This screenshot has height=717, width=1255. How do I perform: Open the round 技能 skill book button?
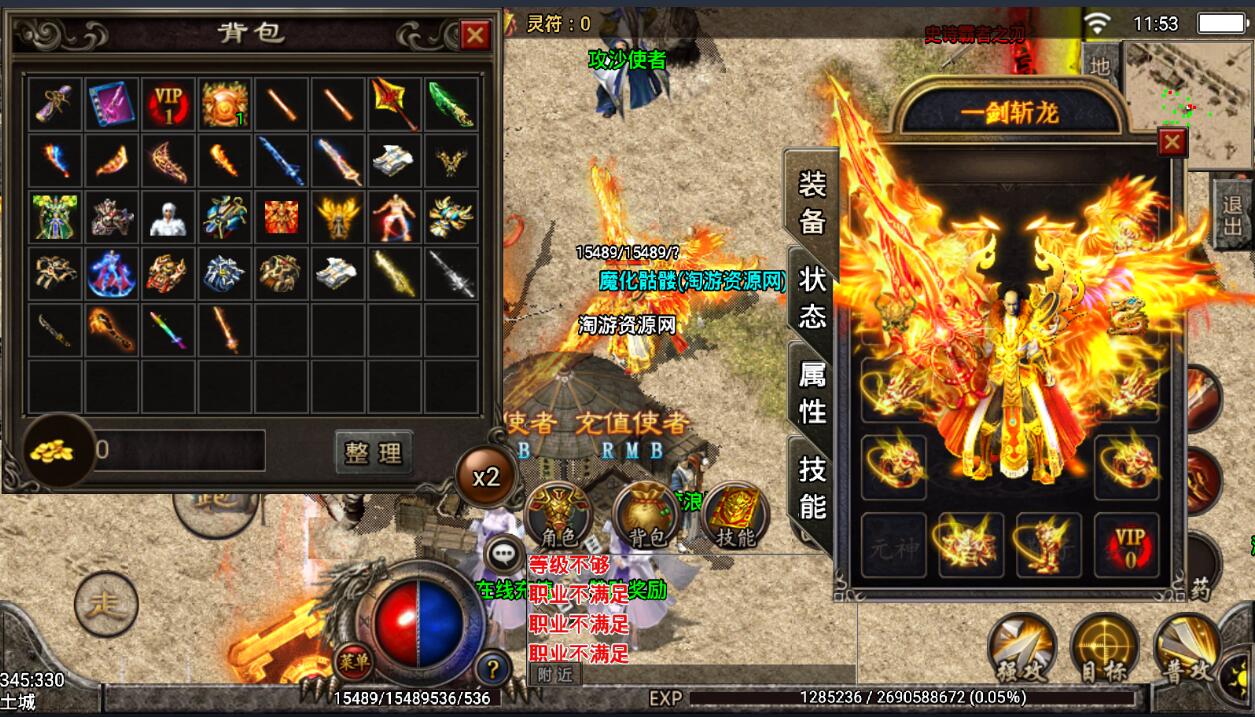point(736,516)
